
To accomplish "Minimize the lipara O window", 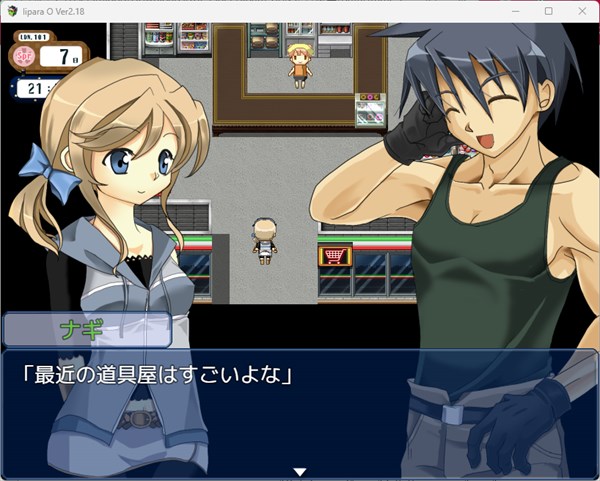I will click(518, 11).
